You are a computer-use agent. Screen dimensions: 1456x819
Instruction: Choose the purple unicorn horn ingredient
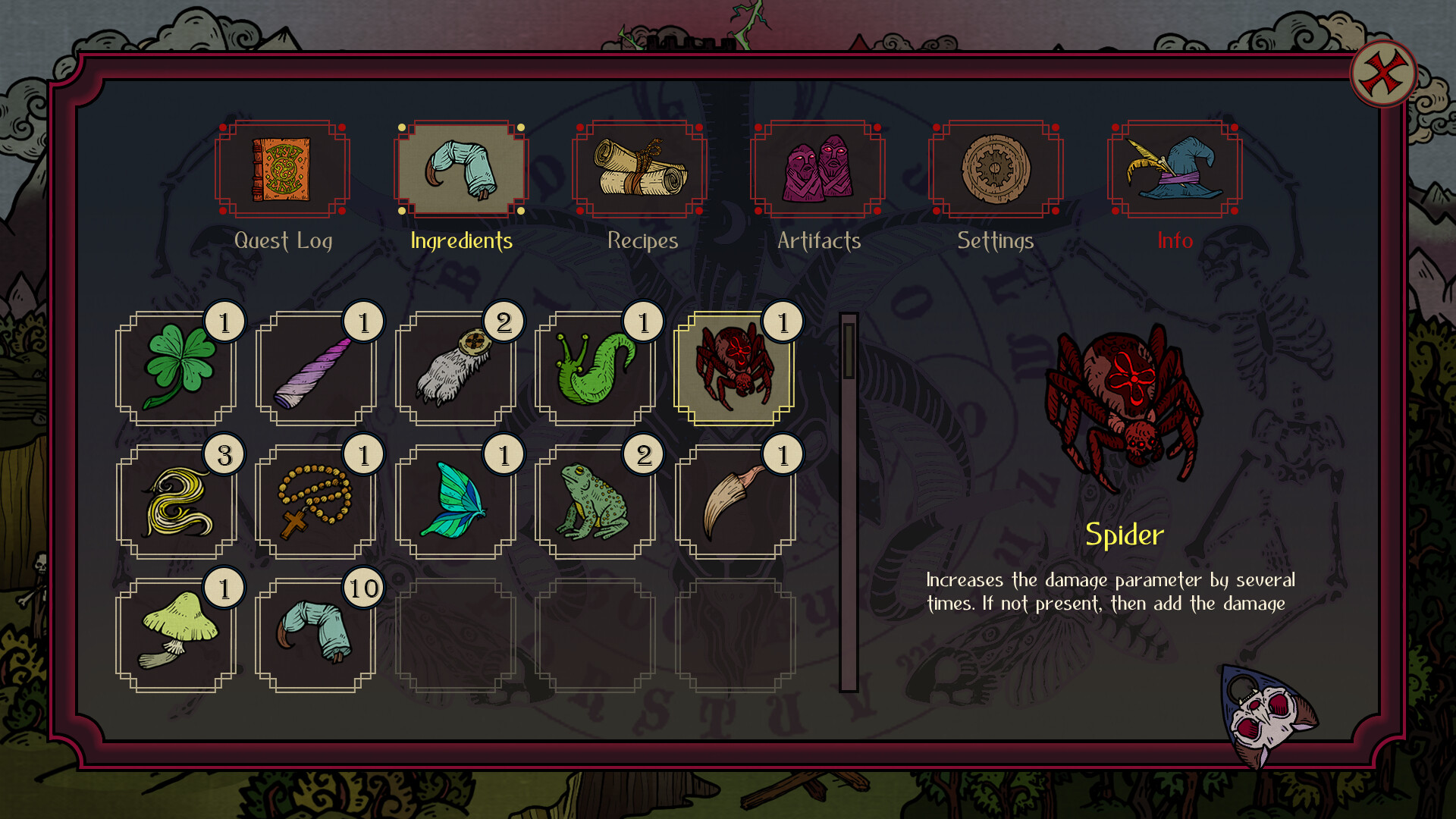point(315,369)
